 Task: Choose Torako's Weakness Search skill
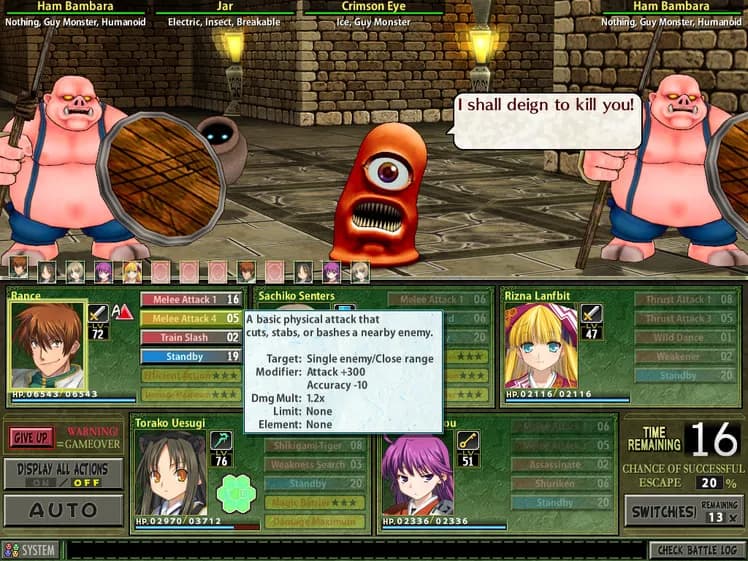[314, 464]
